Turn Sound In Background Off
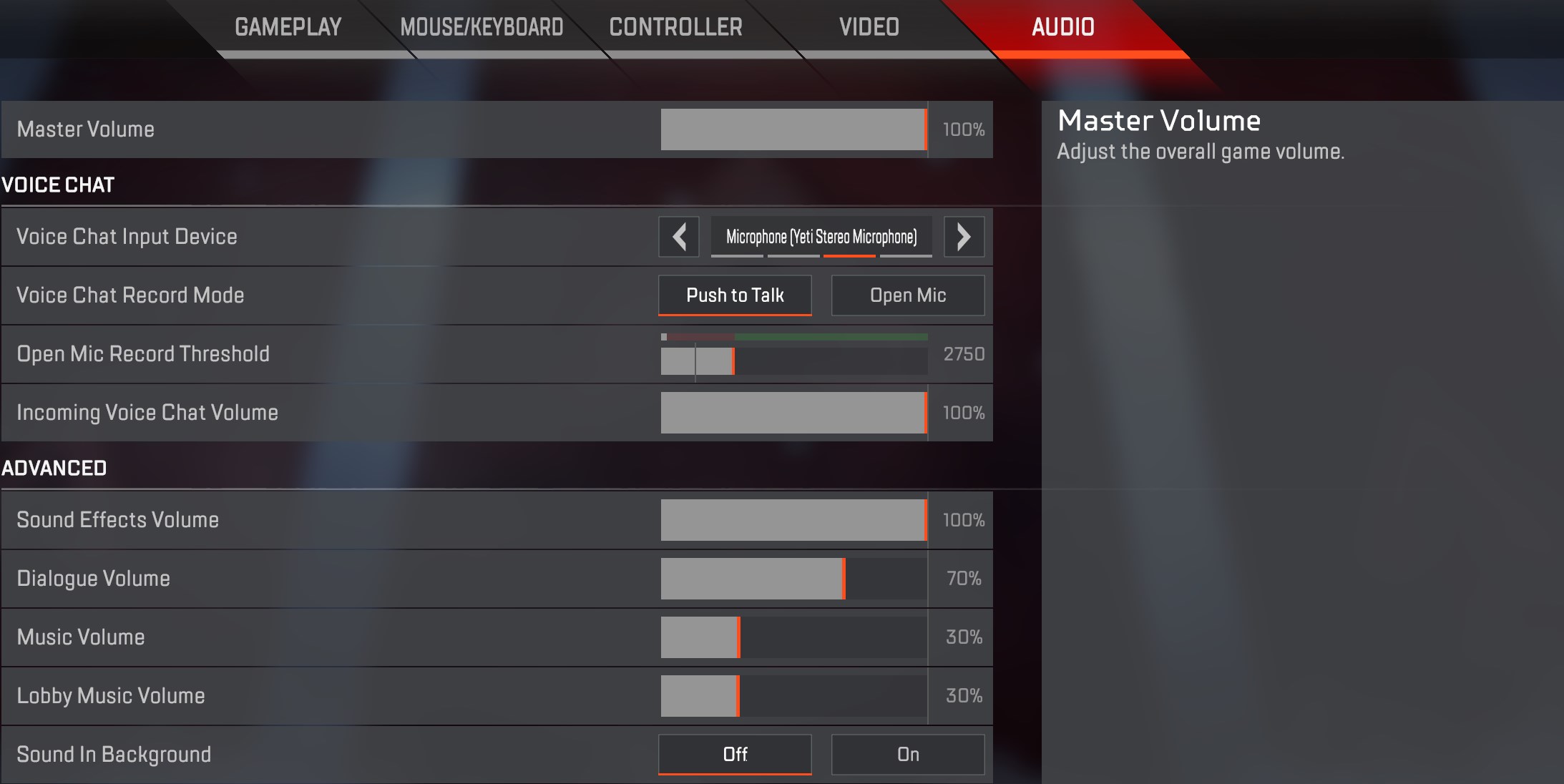The width and height of the screenshot is (1564, 784). tap(735, 755)
